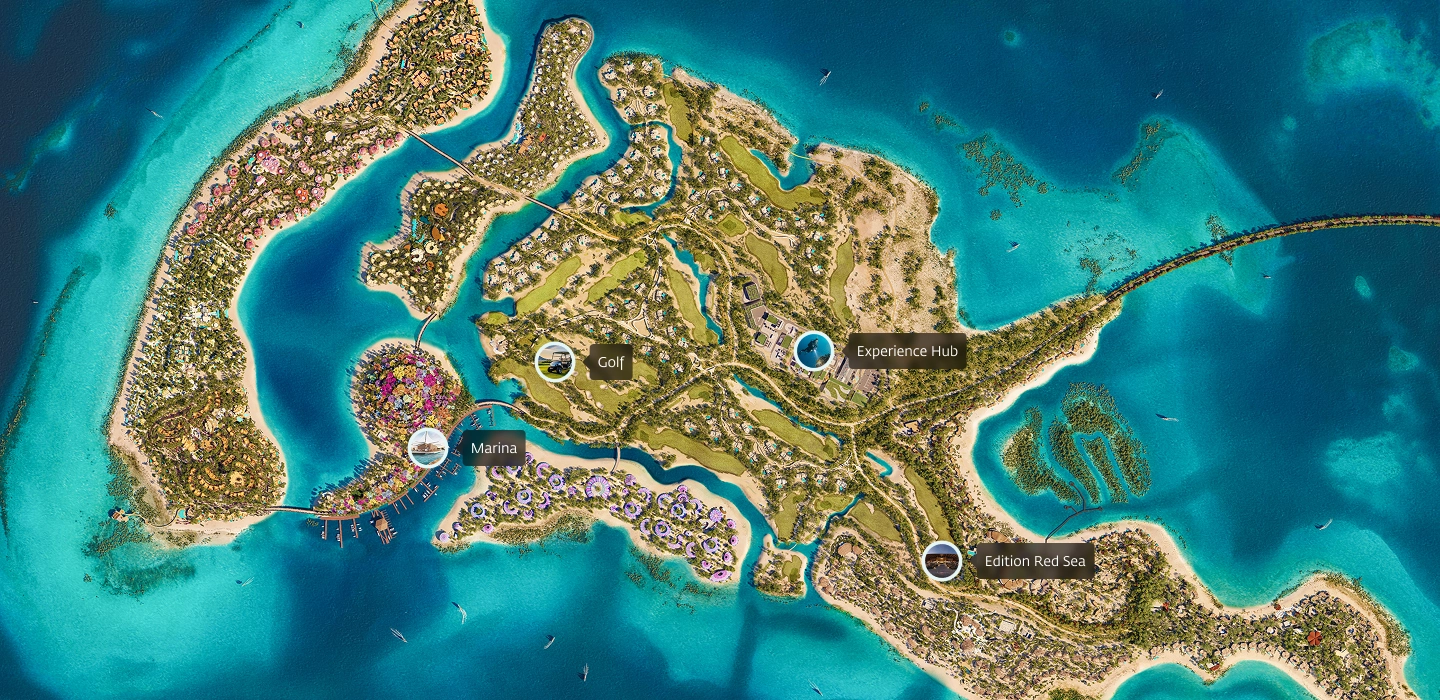Image resolution: width=1440 pixels, height=700 pixels.
Task: Open the Marina marker icon
Action: (x=427, y=448)
